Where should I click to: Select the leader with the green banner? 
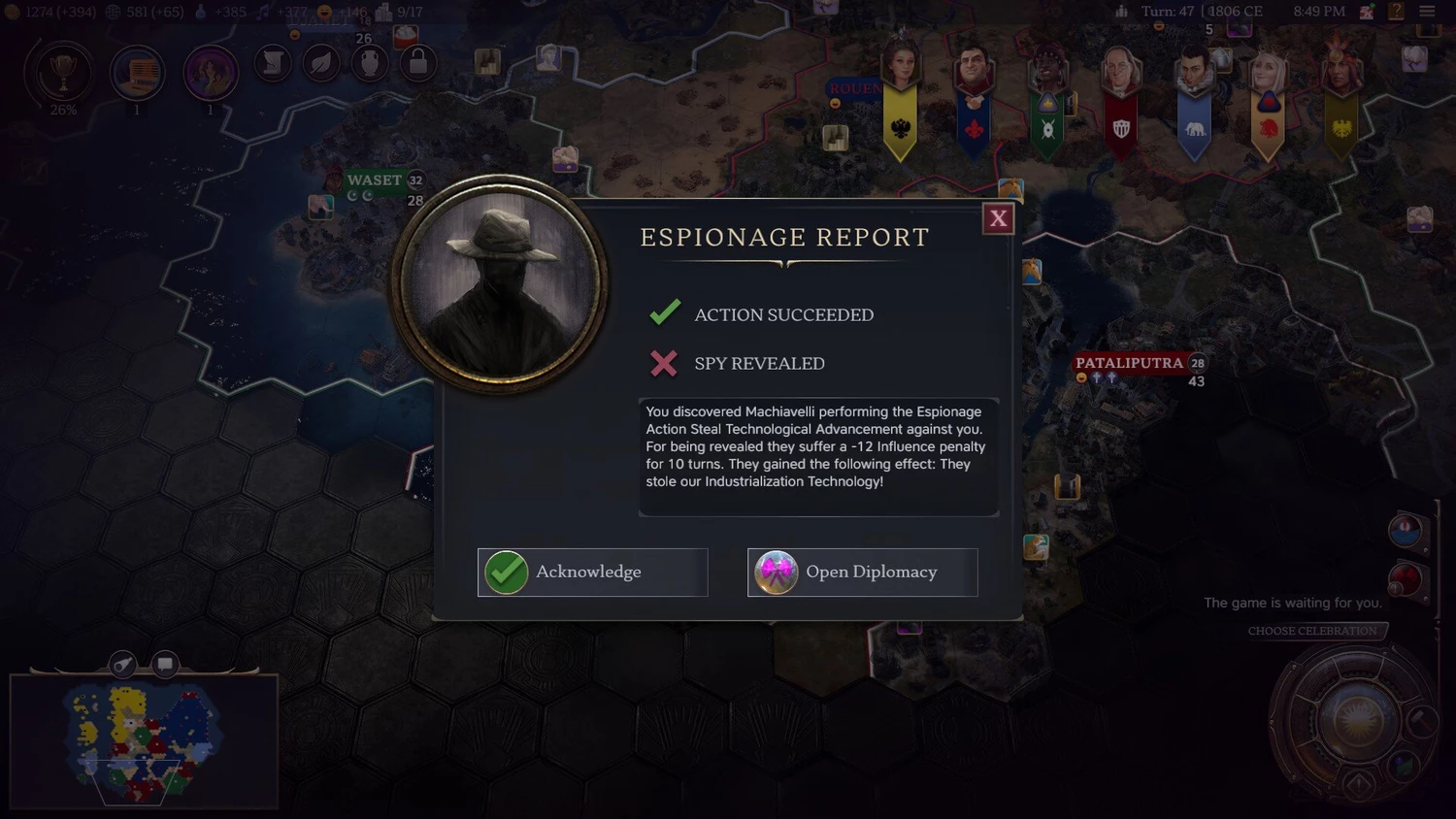point(1047,97)
